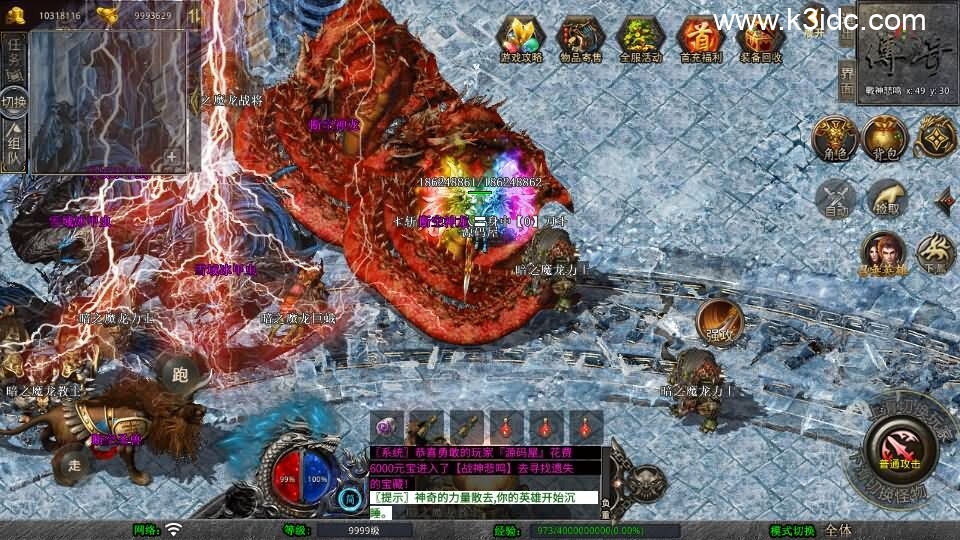Tap the 拾取 pickup hand button
This screenshot has height=540, width=960.
(x=884, y=198)
